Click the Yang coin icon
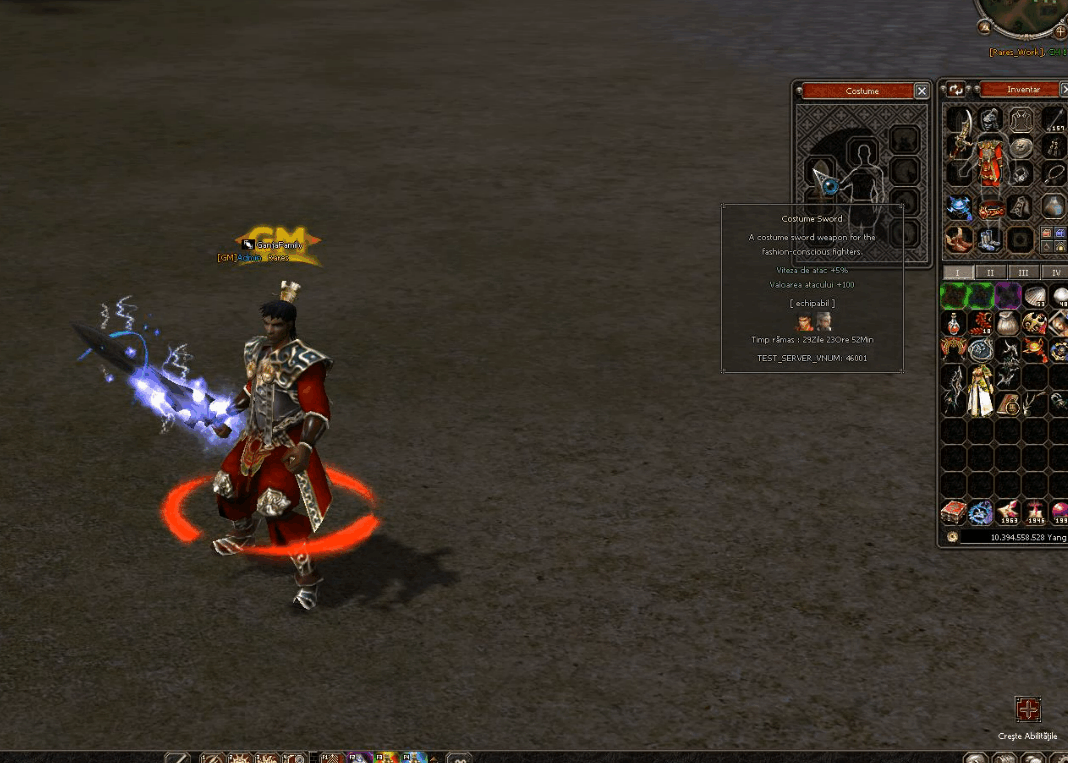Viewport: 1068px width, 763px height. (x=953, y=537)
